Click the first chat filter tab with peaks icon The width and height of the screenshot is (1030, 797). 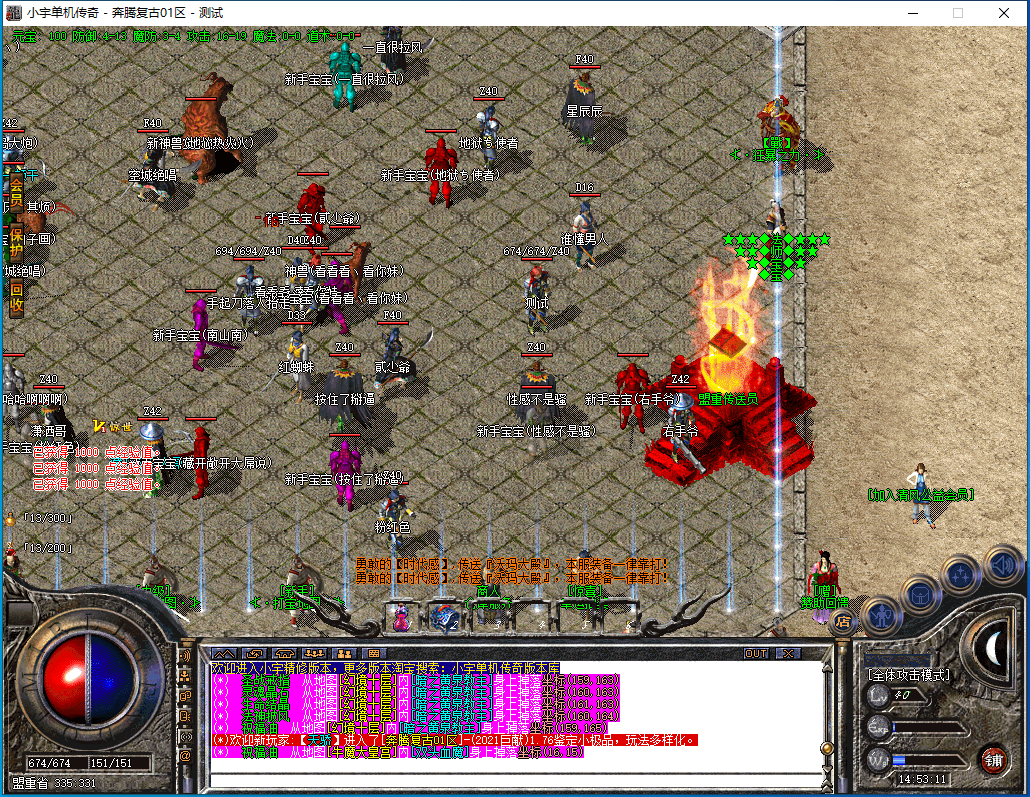[x=225, y=653]
